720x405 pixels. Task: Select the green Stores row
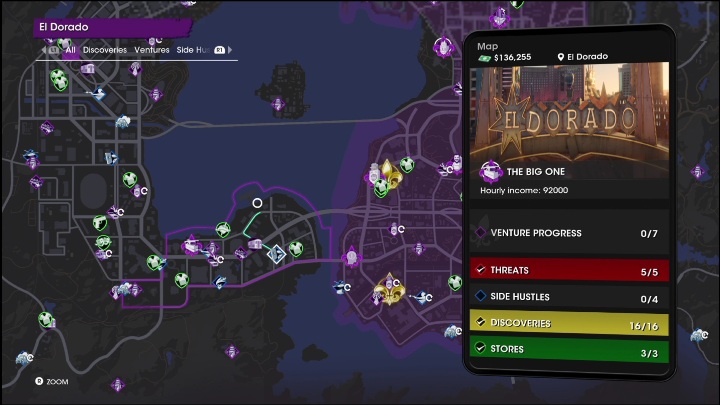567,349
